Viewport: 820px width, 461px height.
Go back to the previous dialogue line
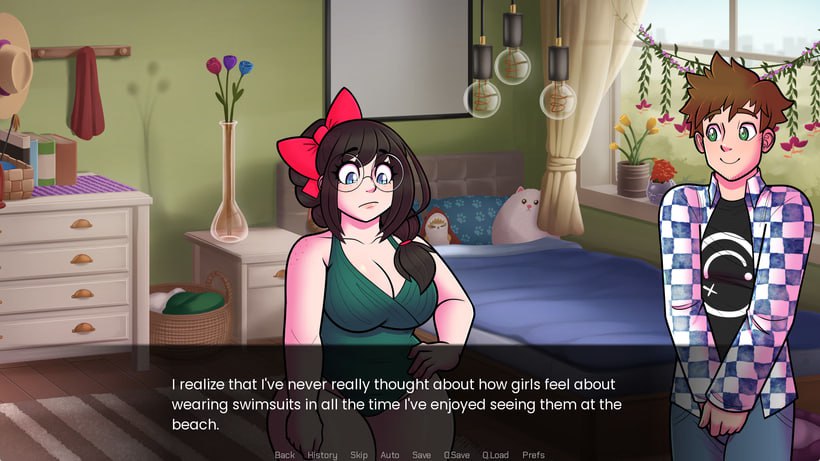(x=285, y=455)
